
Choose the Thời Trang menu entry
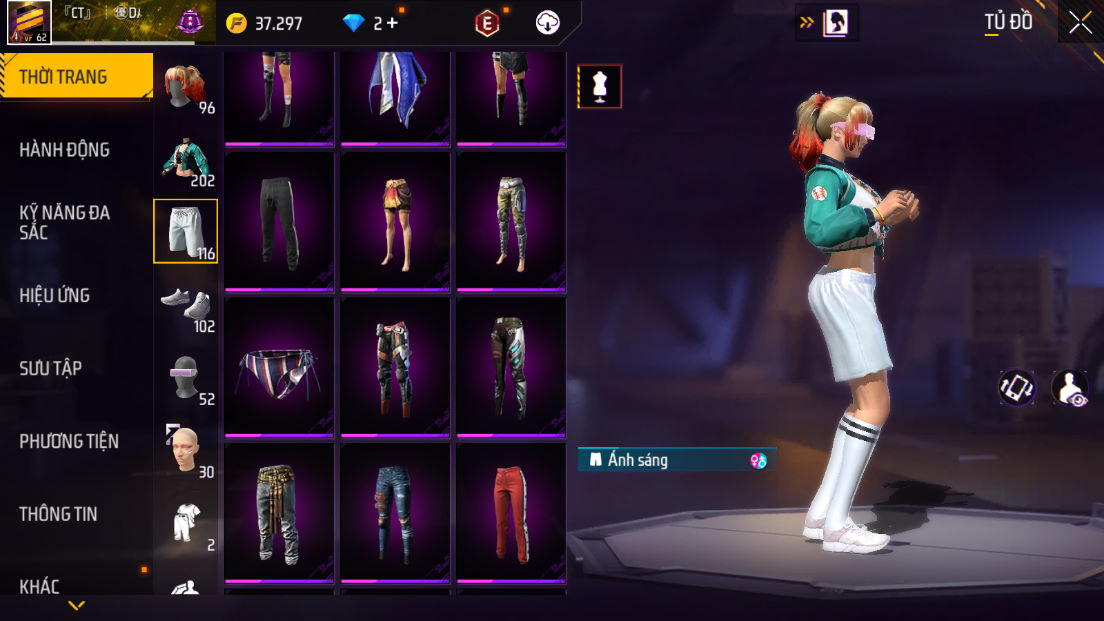pos(64,77)
